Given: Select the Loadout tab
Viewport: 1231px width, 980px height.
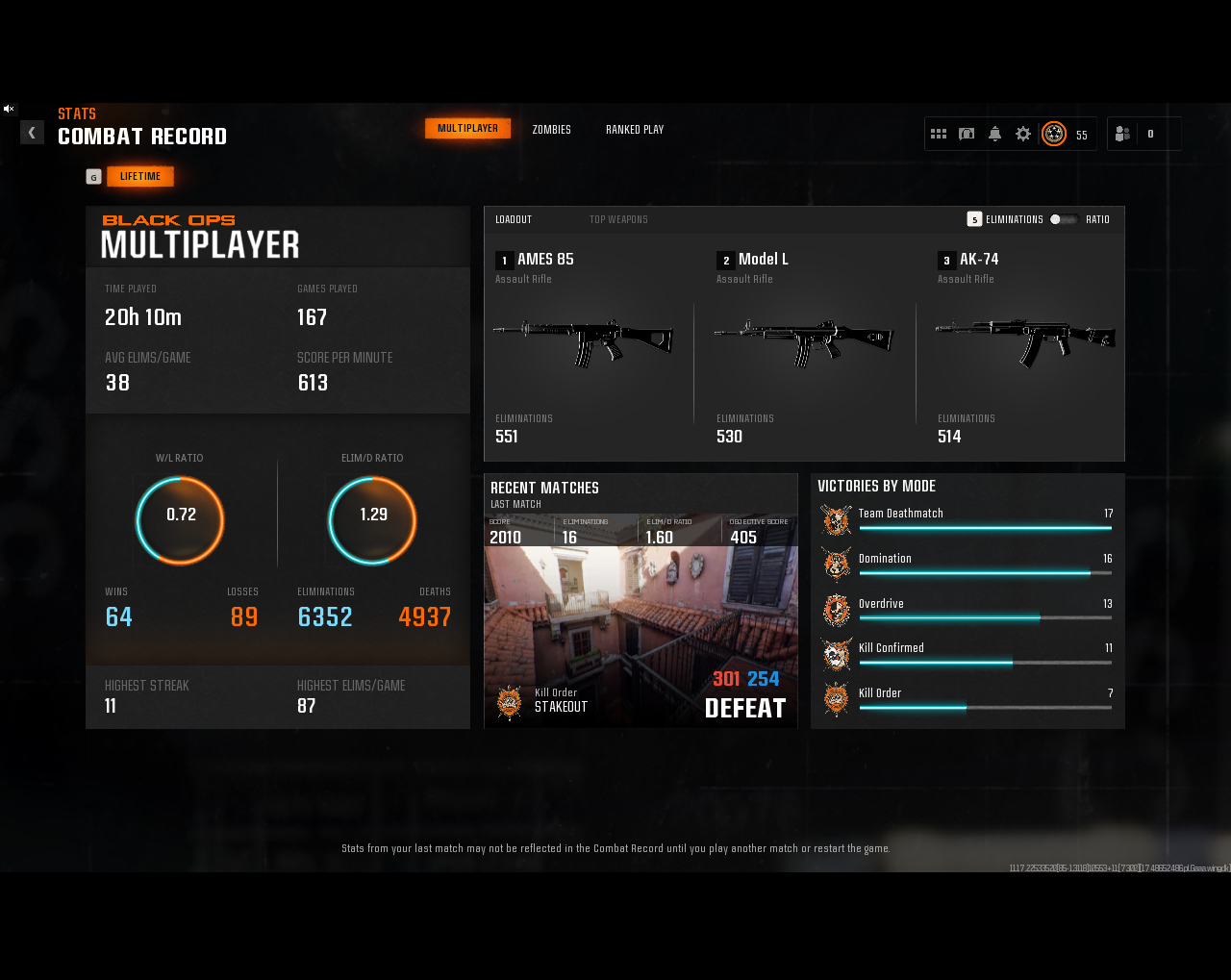Looking at the screenshot, I should (x=514, y=220).
